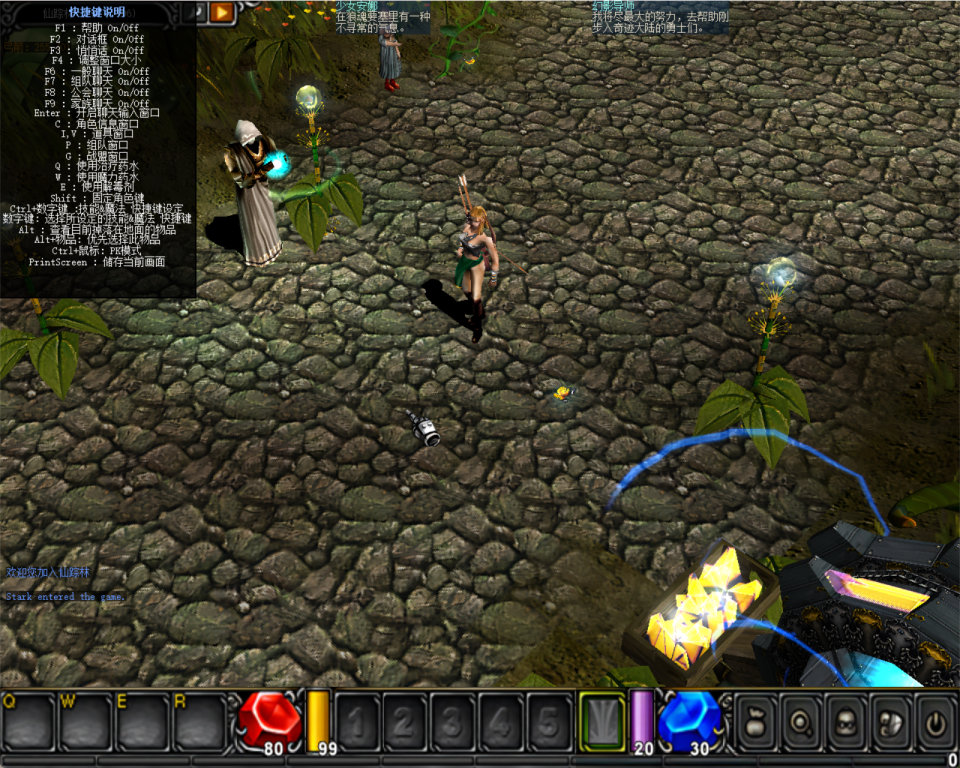Choose the W quick slot
This screenshot has width=960, height=768.
click(x=85, y=721)
